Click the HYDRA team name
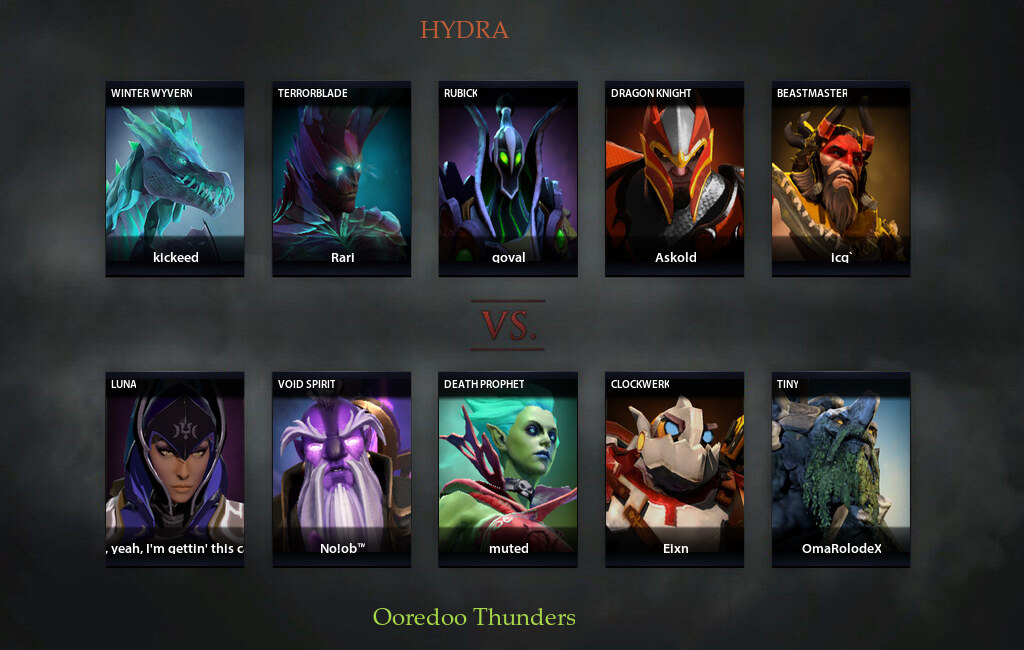 pos(464,30)
